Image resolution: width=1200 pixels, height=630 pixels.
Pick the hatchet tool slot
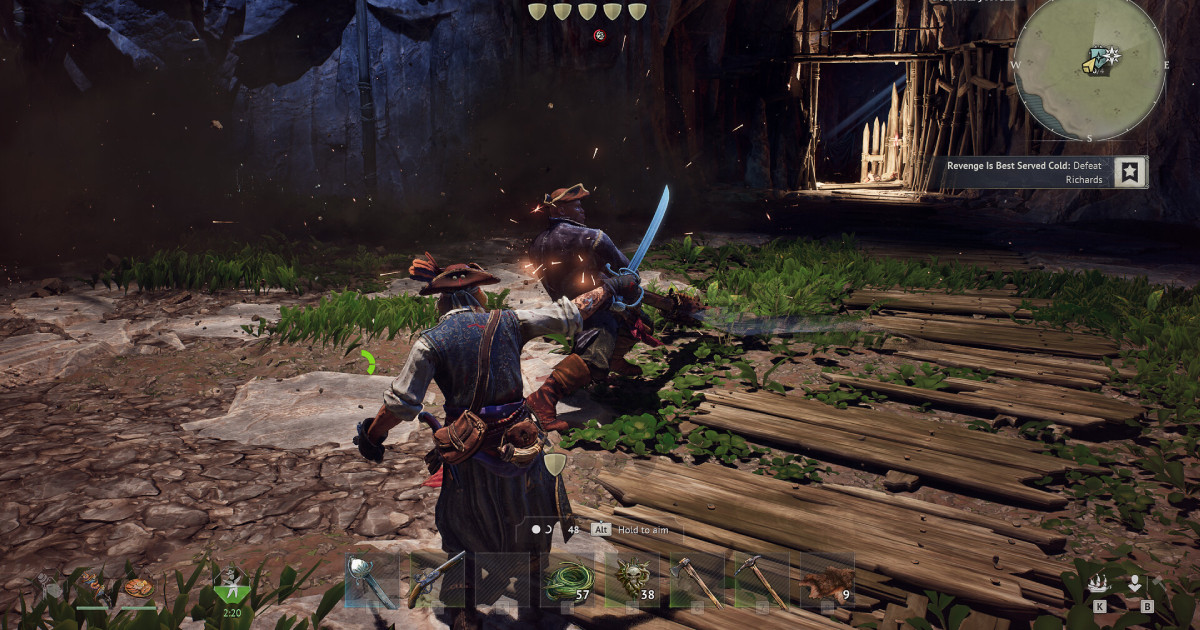pos(696,580)
